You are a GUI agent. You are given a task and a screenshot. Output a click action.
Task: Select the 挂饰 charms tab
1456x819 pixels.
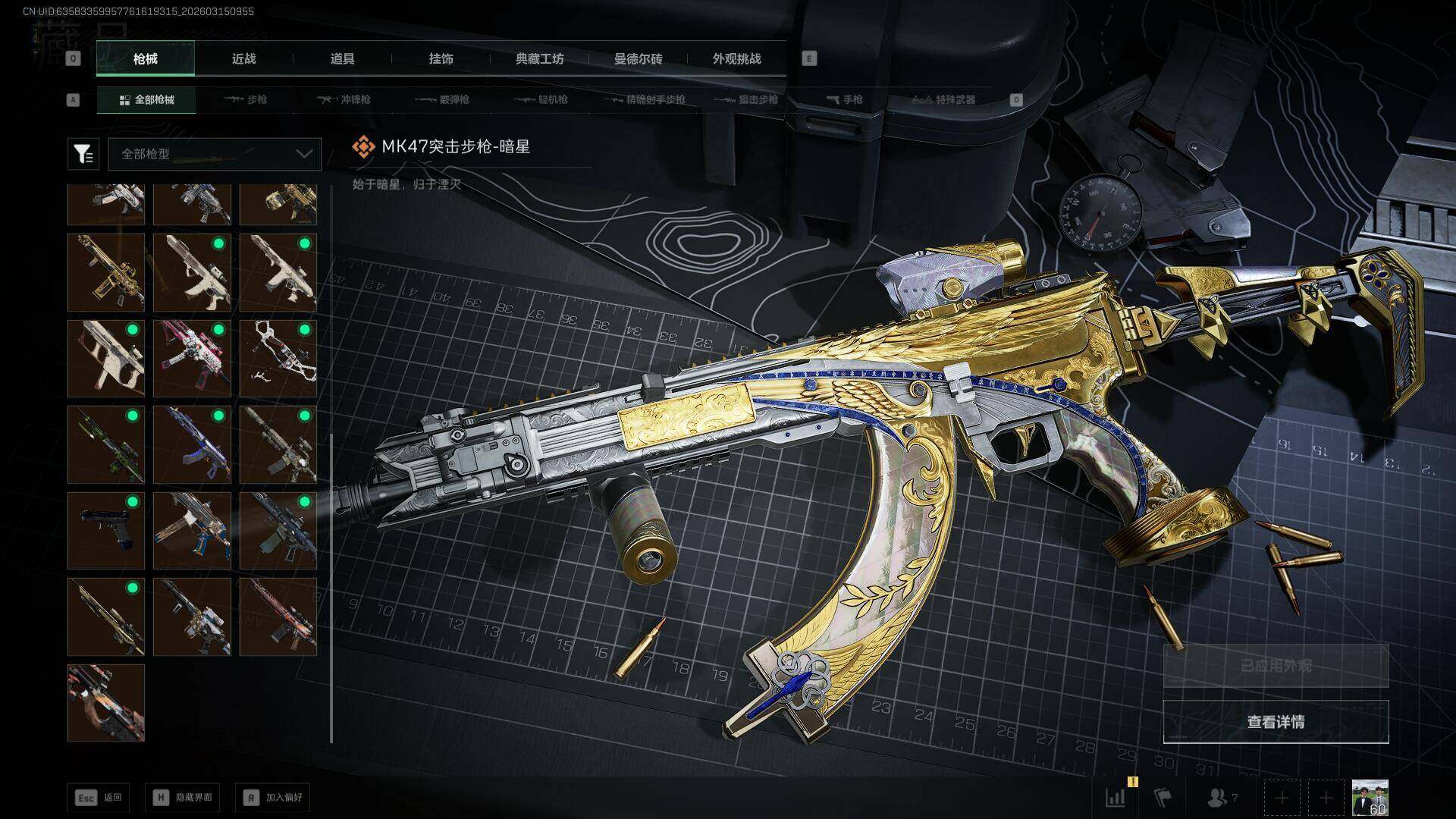point(441,58)
